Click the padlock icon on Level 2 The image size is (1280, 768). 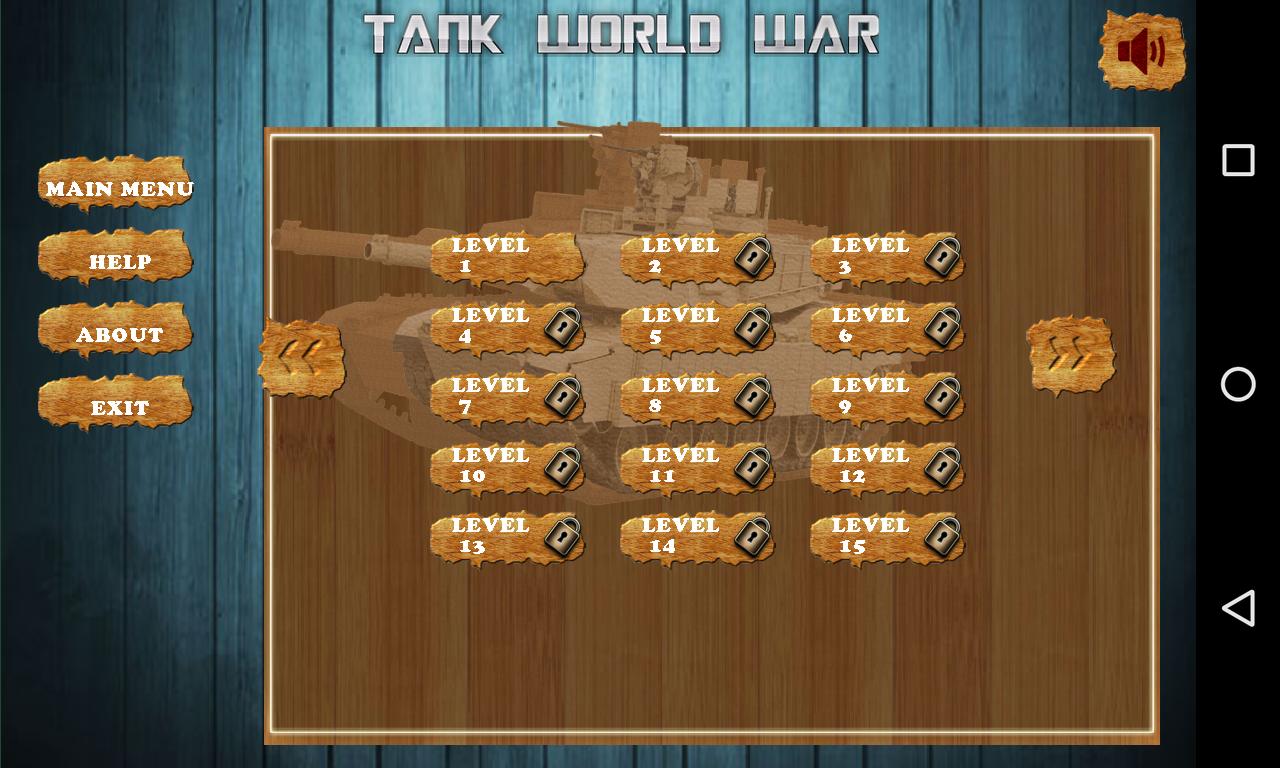coord(752,258)
